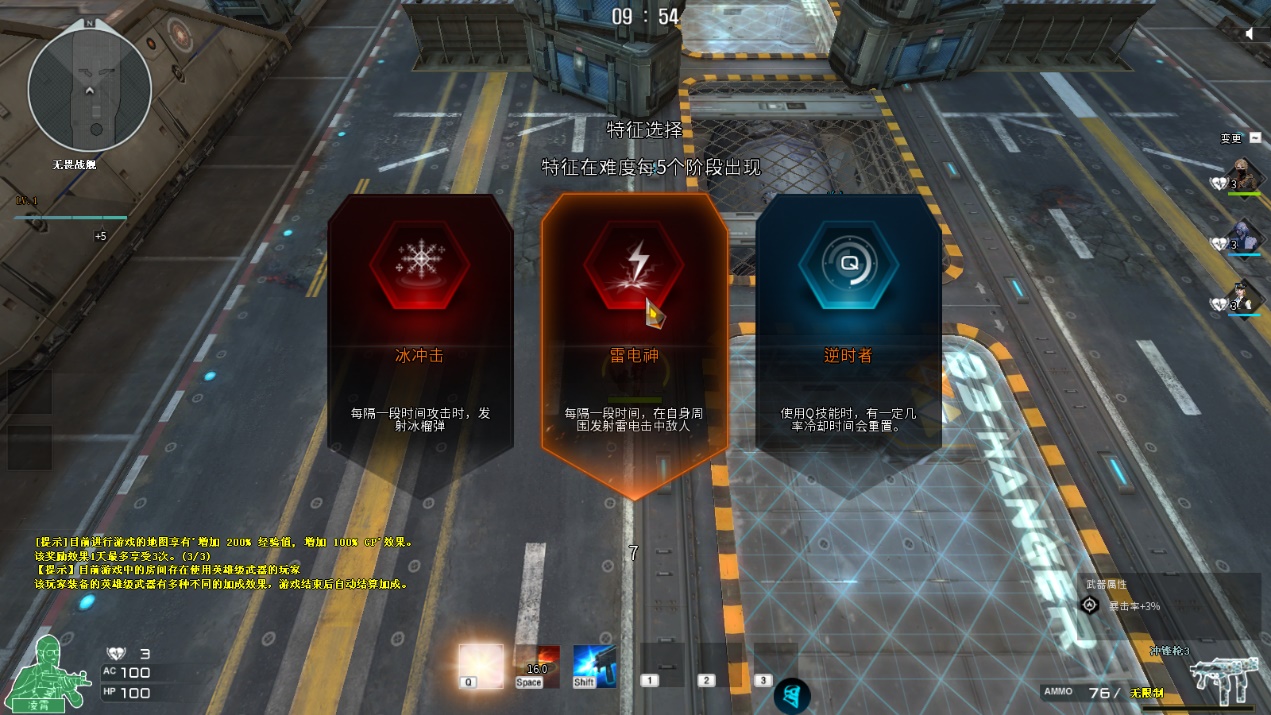Click the round cyan emblem icon
1271x715 pixels.
pos(792,696)
